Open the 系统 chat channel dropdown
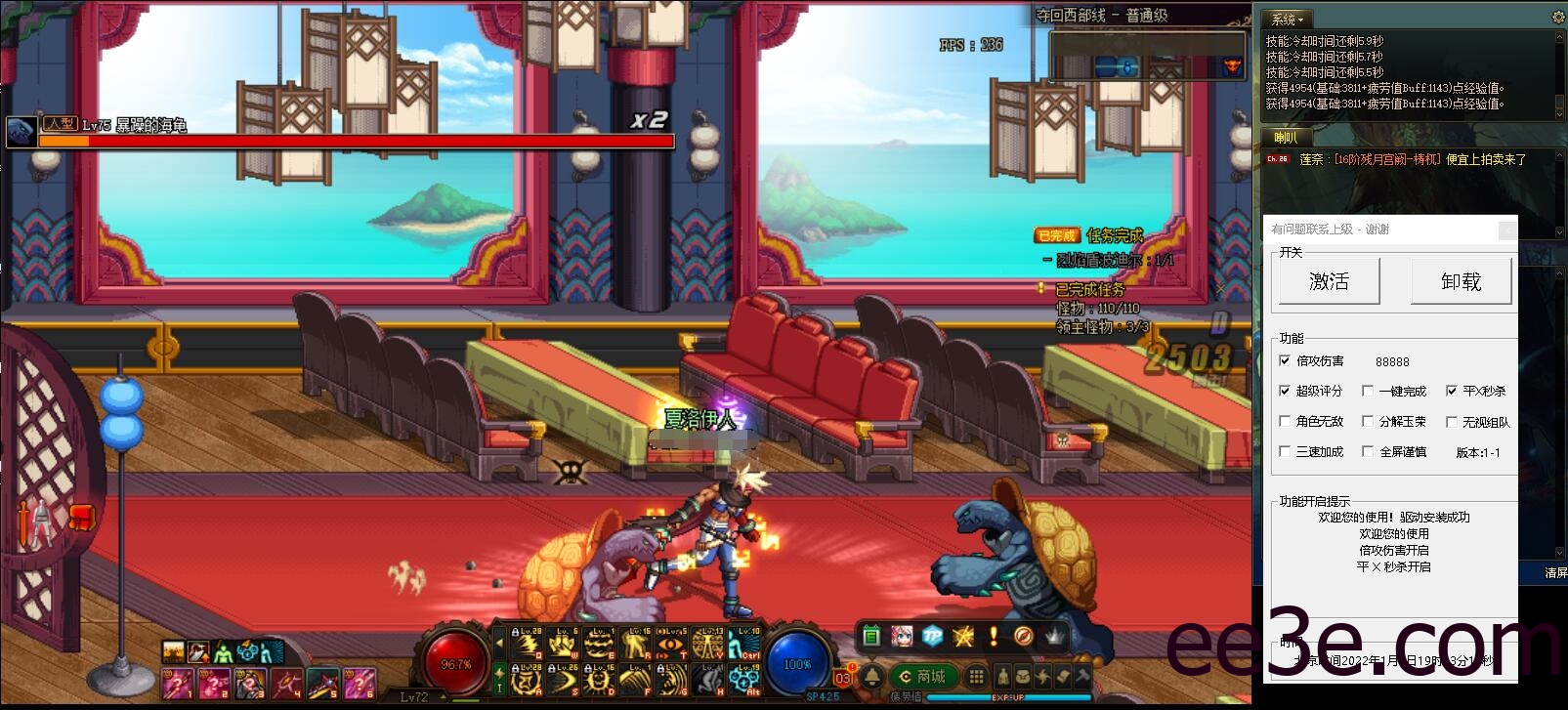The height and width of the screenshot is (710, 1568). pos(1288,19)
